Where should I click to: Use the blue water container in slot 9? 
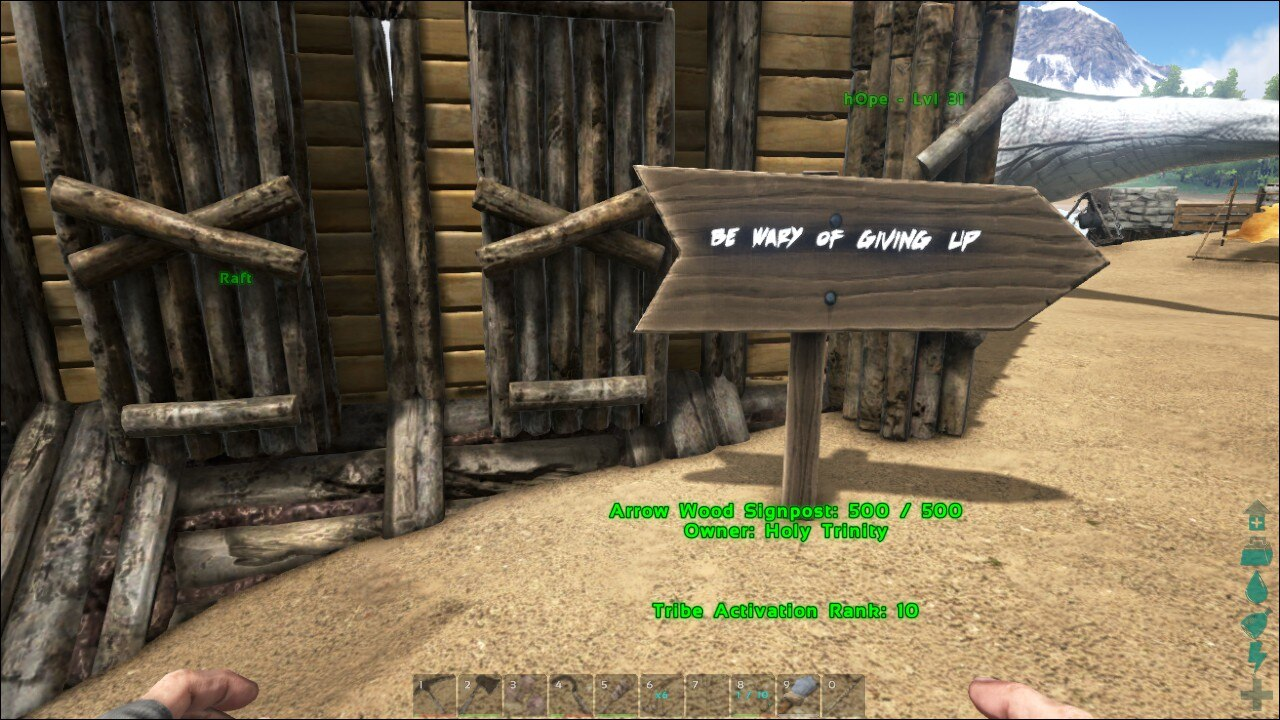(796, 695)
